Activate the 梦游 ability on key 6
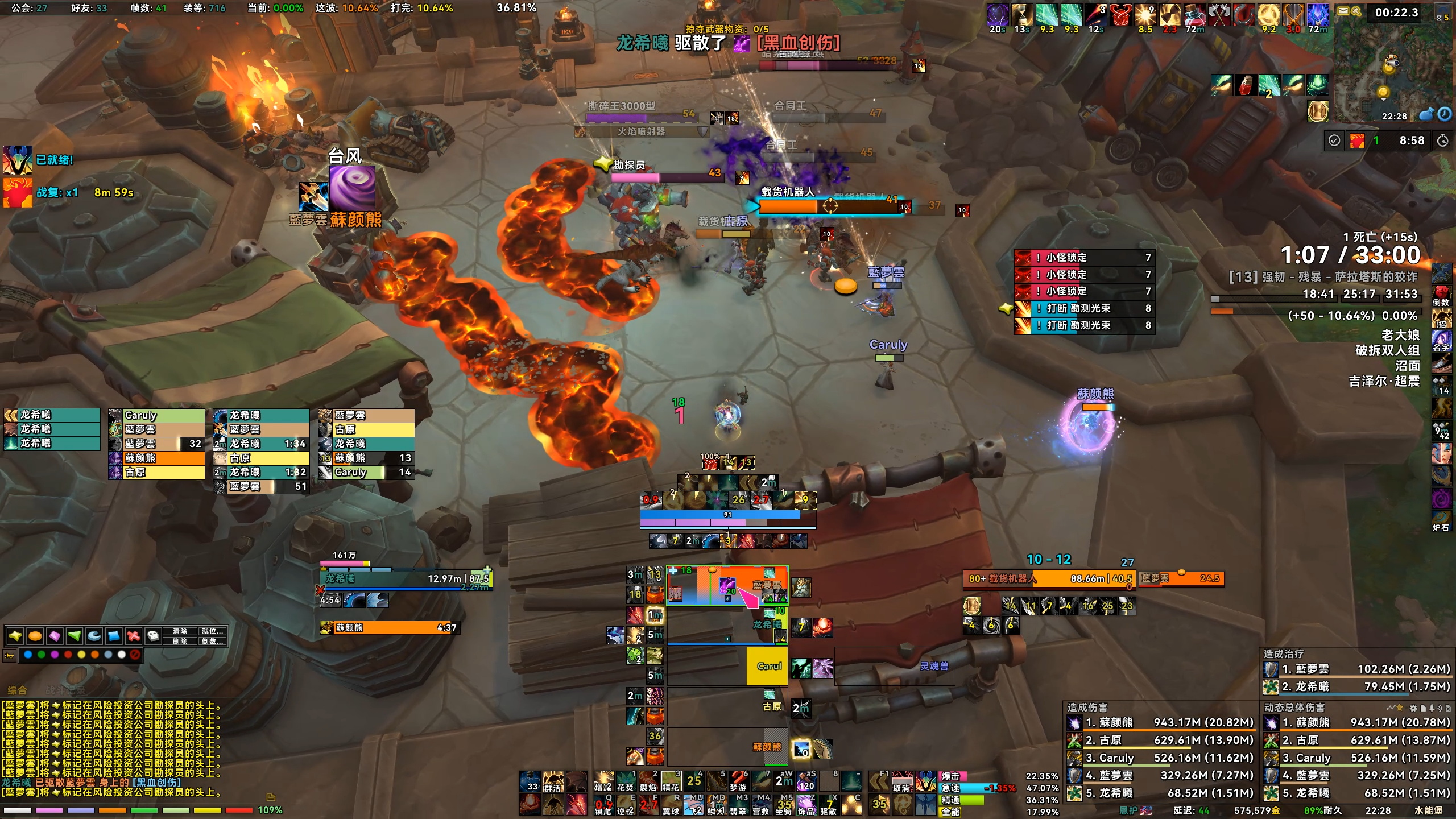1456x819 pixels. (738, 781)
